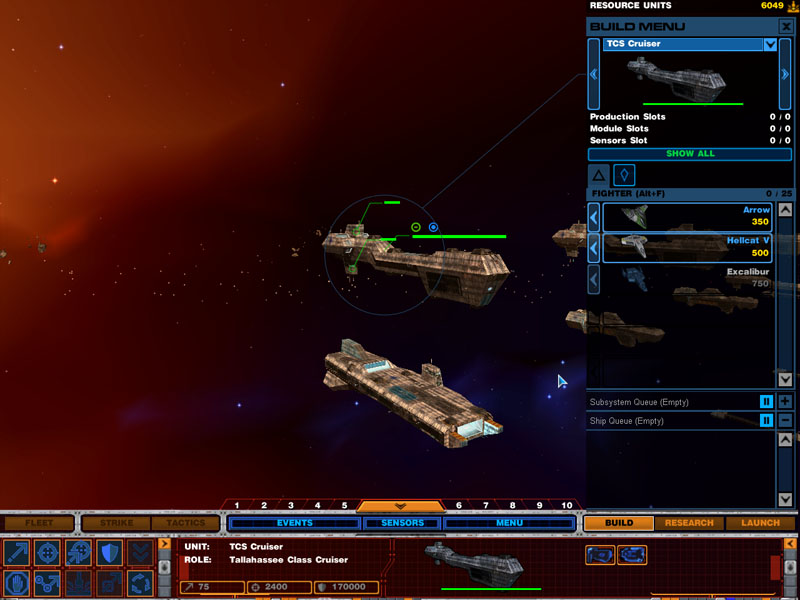Pause the Ship Queue
Screen dimensions: 800x600
point(766,421)
